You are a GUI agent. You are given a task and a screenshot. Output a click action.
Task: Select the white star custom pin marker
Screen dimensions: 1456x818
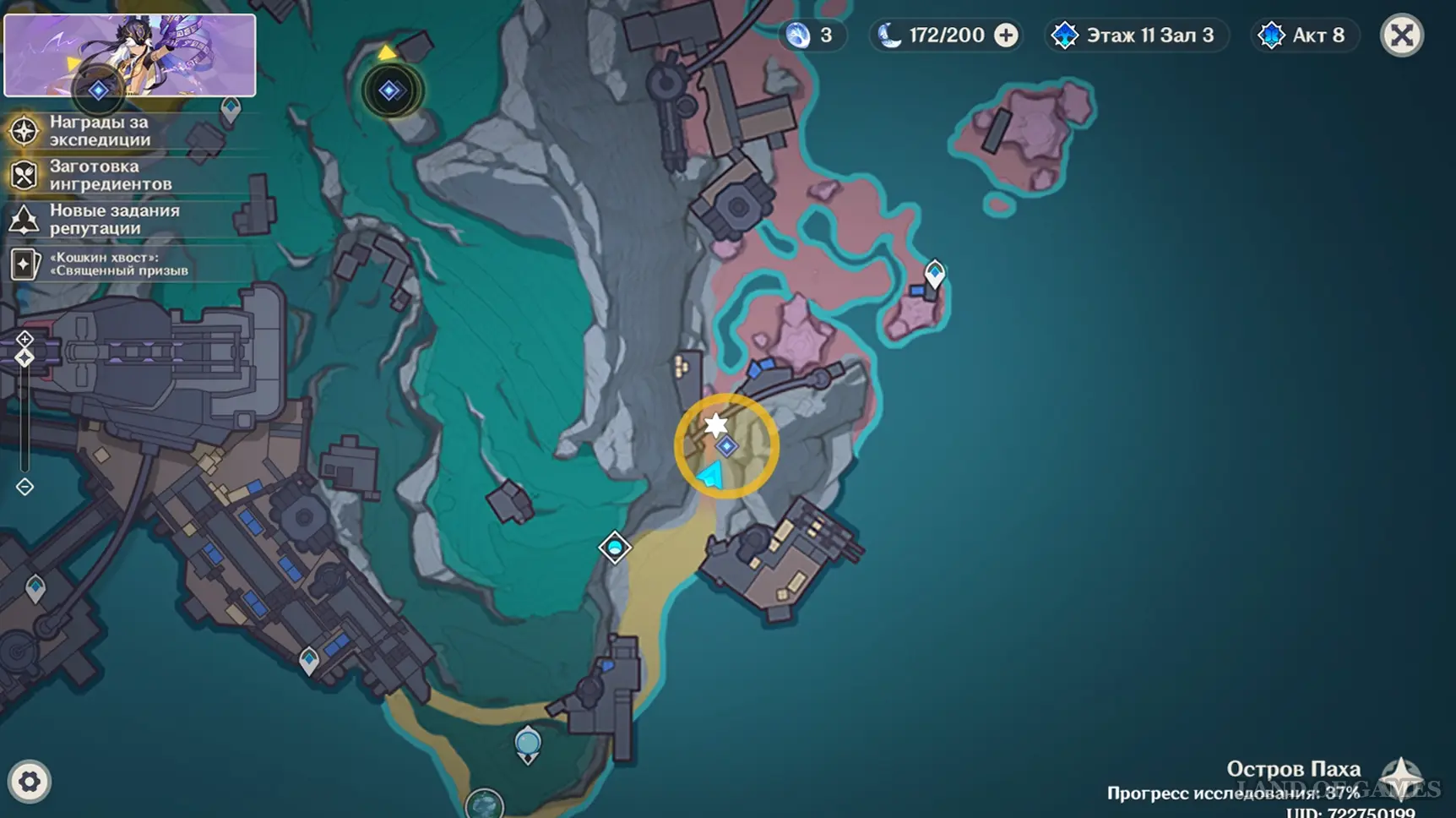tap(716, 424)
